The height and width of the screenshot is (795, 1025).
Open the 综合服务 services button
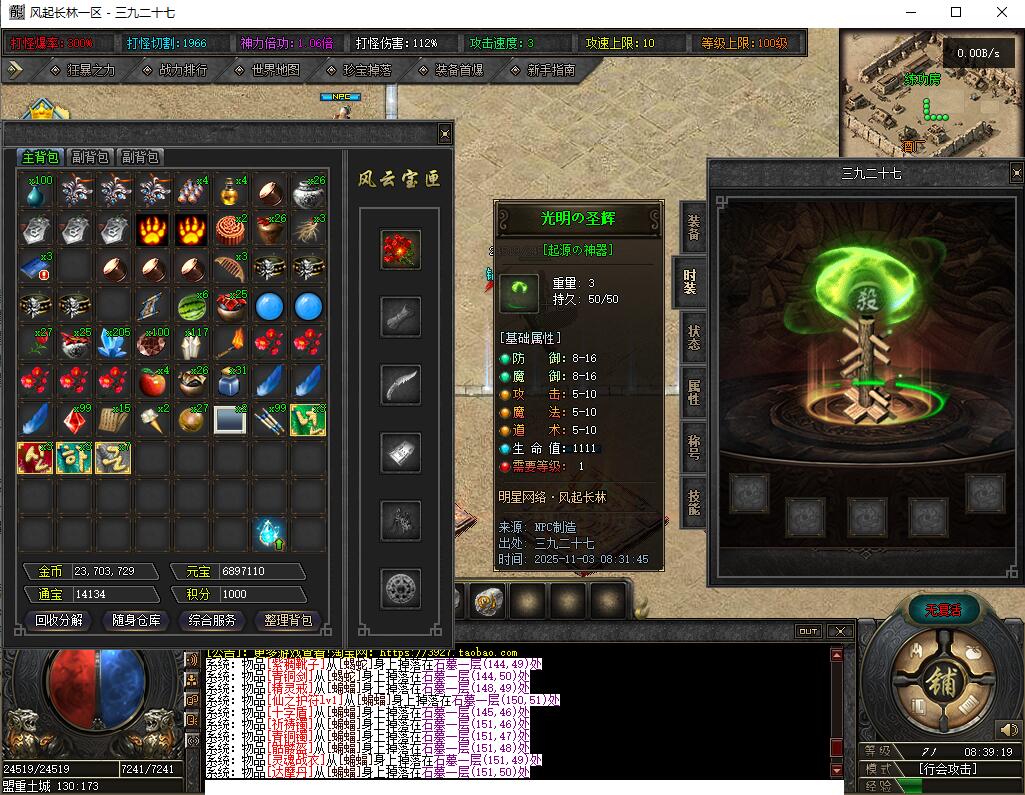click(x=213, y=620)
